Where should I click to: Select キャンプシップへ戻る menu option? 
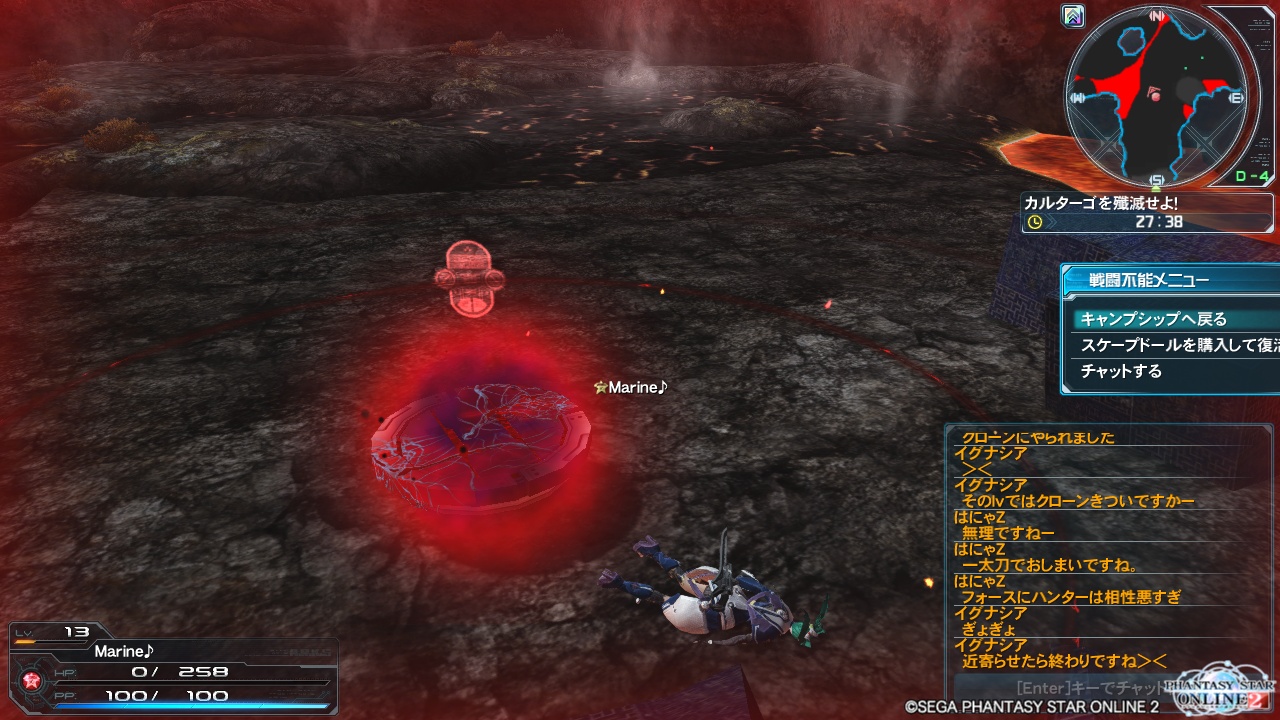pyautogui.click(x=1154, y=319)
